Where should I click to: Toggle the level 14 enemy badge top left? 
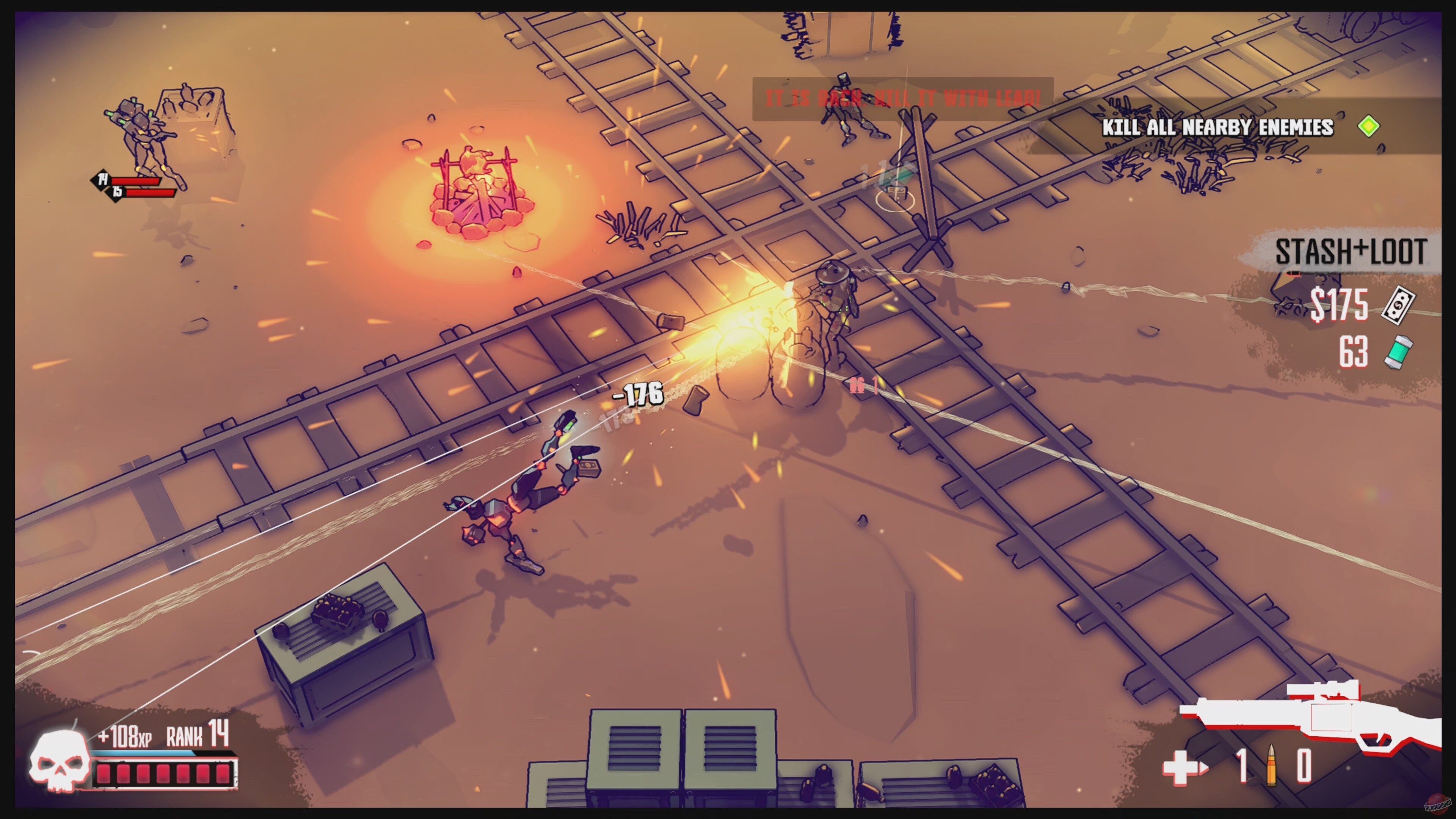point(102,179)
